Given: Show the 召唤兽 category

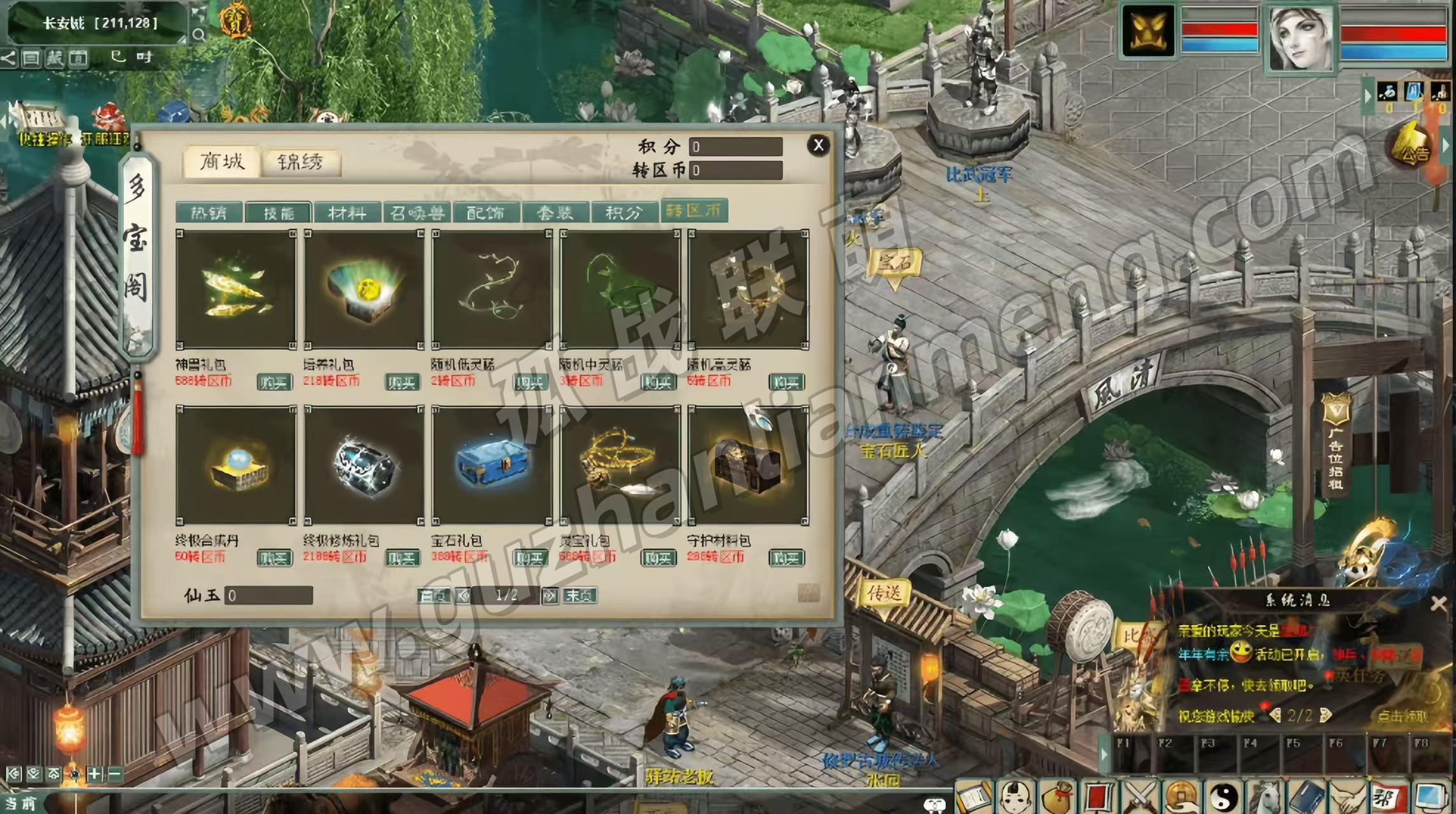Looking at the screenshot, I should (417, 212).
